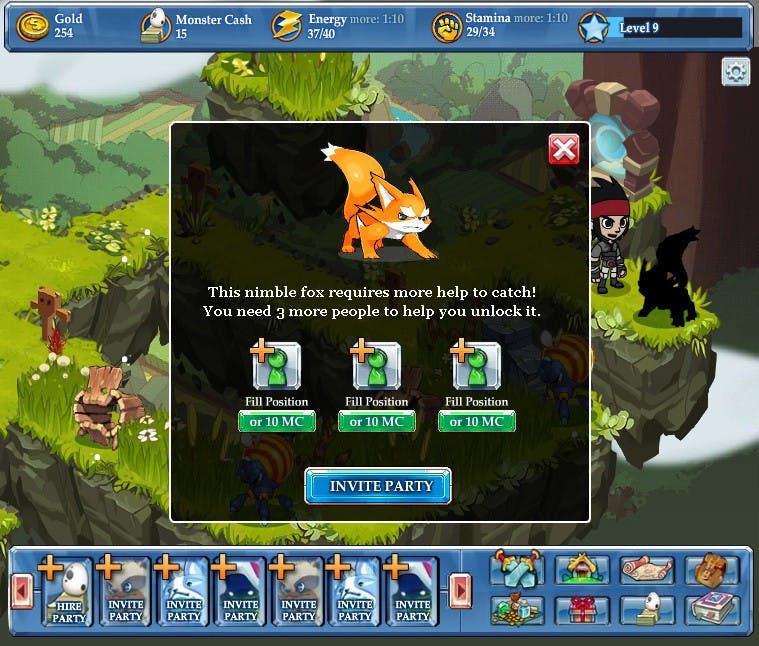Click the Gold coin icon

[33, 26]
